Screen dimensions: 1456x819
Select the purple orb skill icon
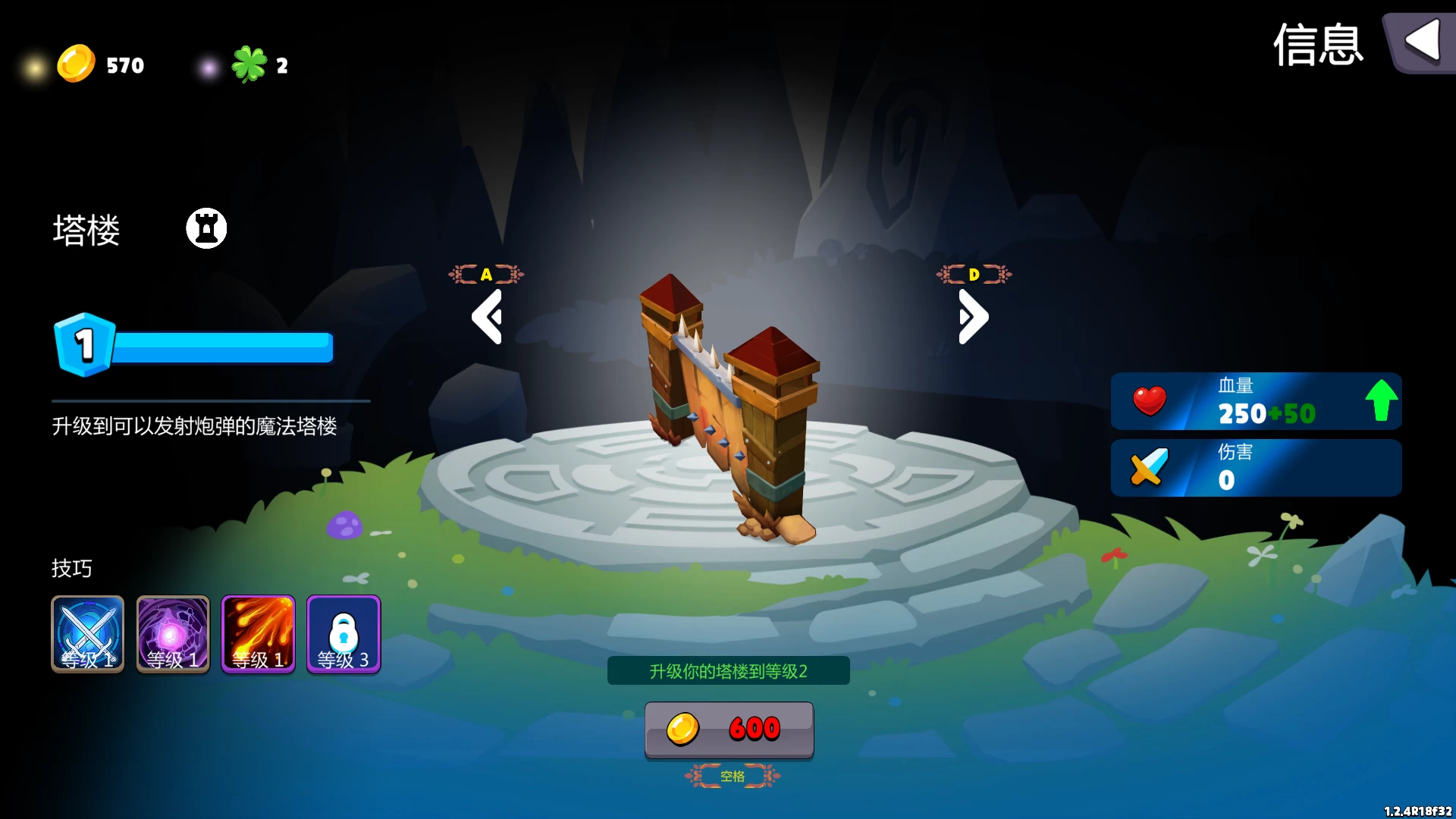click(173, 634)
